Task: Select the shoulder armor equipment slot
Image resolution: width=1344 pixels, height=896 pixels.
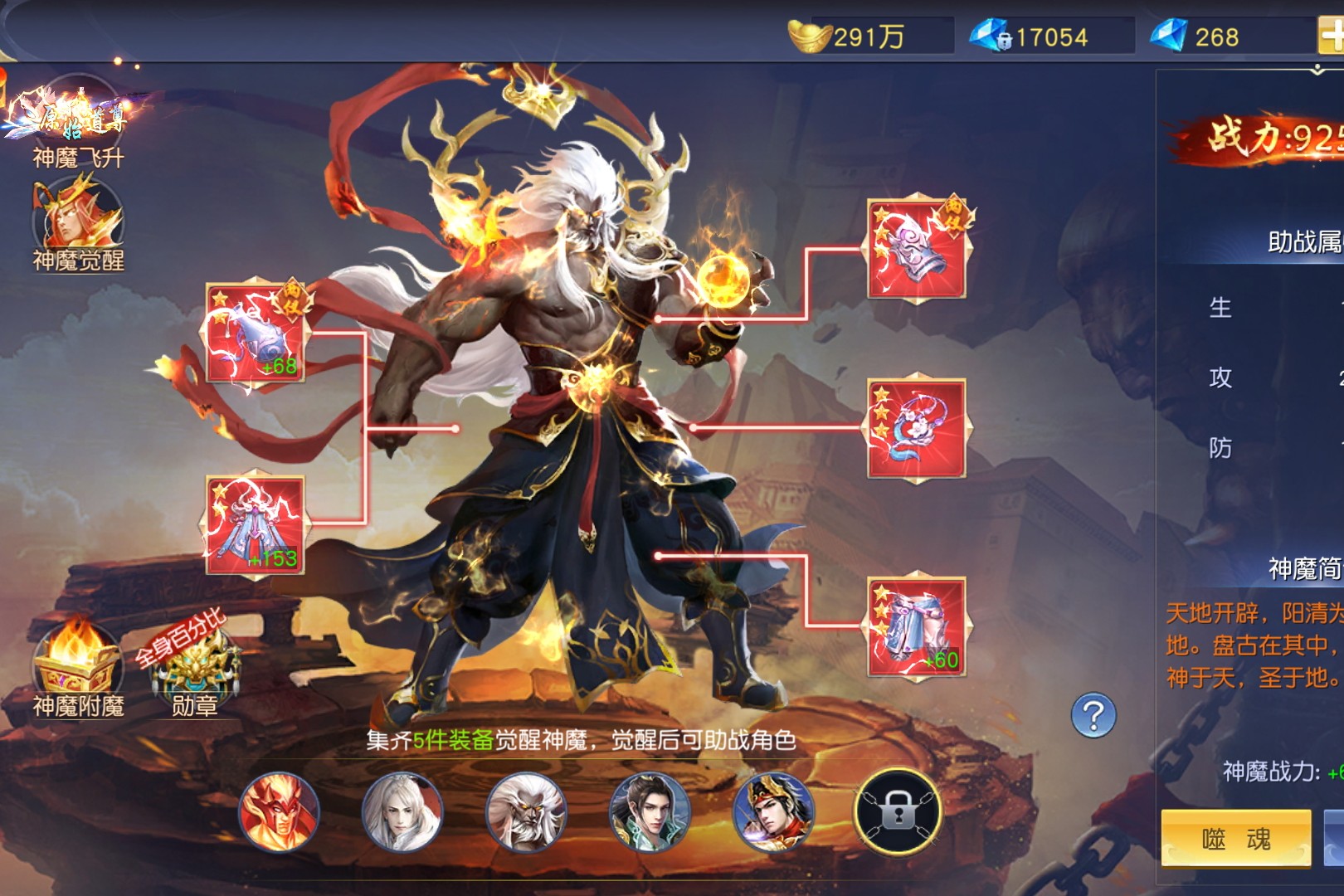Action: pos(917,249)
